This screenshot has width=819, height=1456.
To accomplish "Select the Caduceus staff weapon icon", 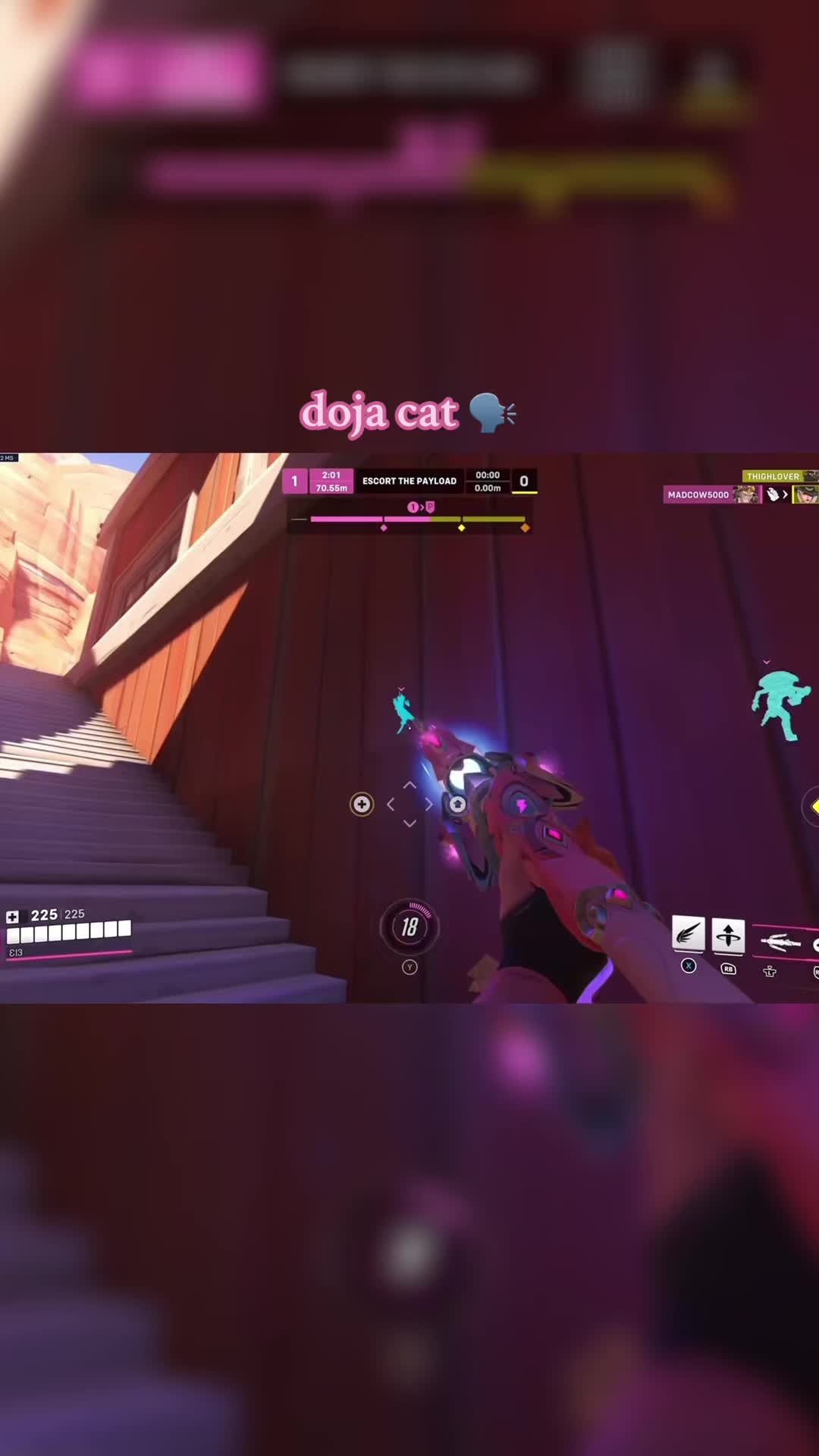I will [x=780, y=943].
